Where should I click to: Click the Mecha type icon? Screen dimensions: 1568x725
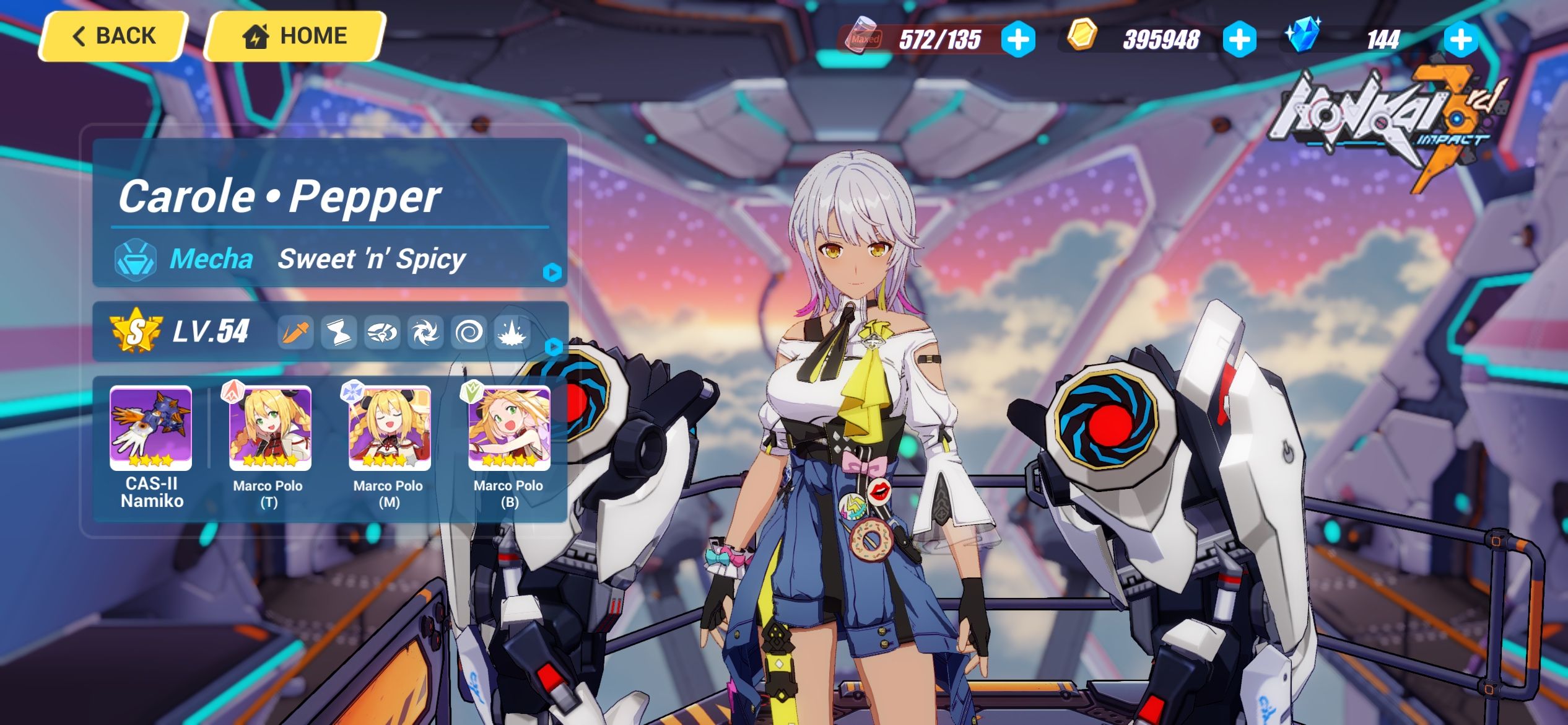(136, 260)
